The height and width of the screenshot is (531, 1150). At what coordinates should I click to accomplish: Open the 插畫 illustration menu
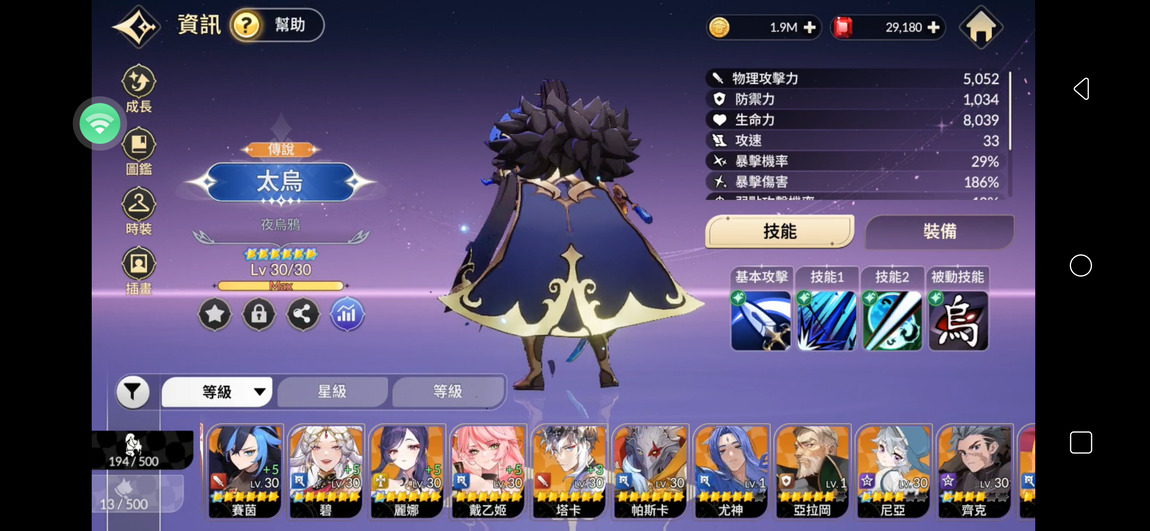point(139,271)
